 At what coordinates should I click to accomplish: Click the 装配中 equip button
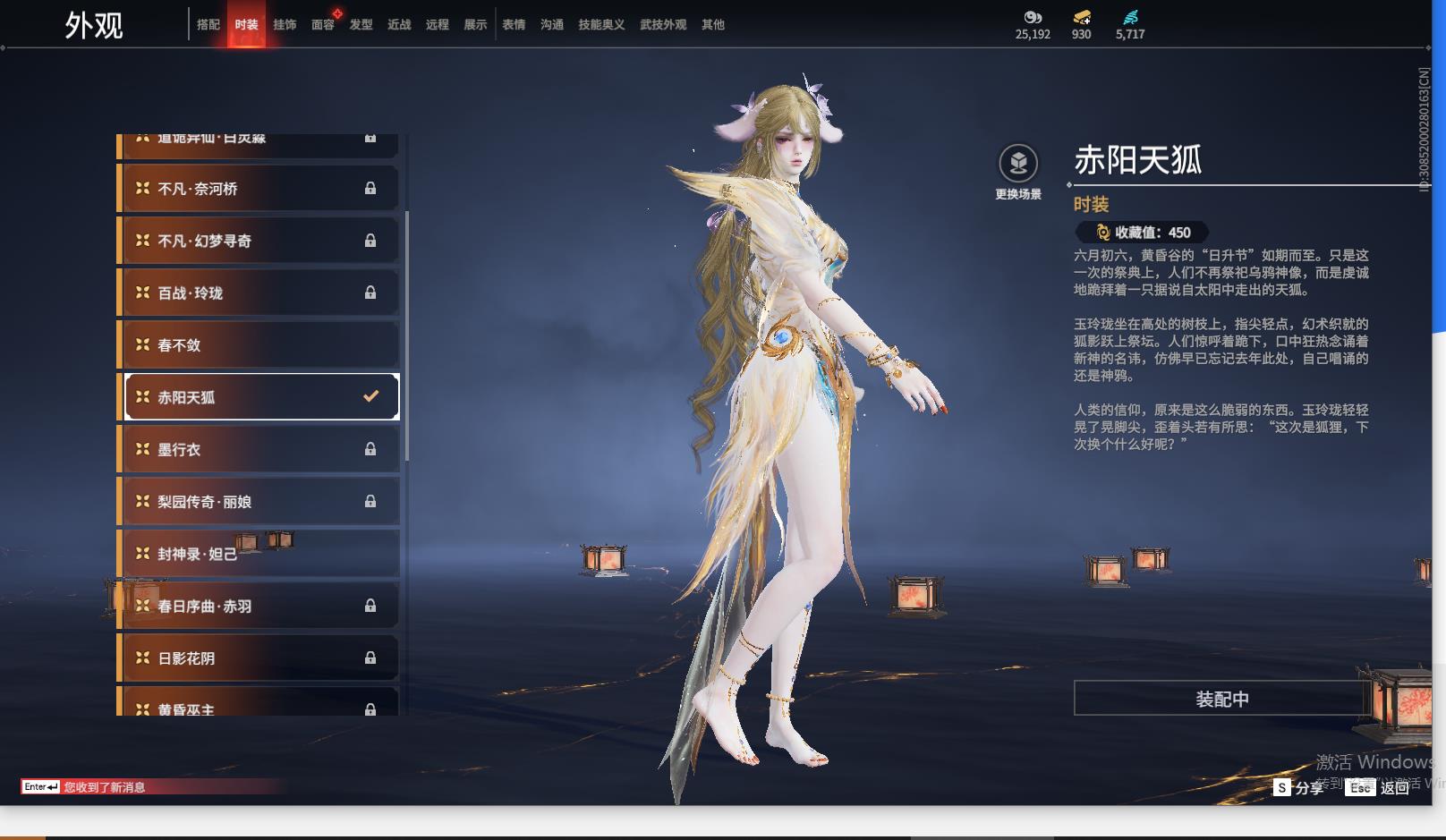coord(1221,699)
